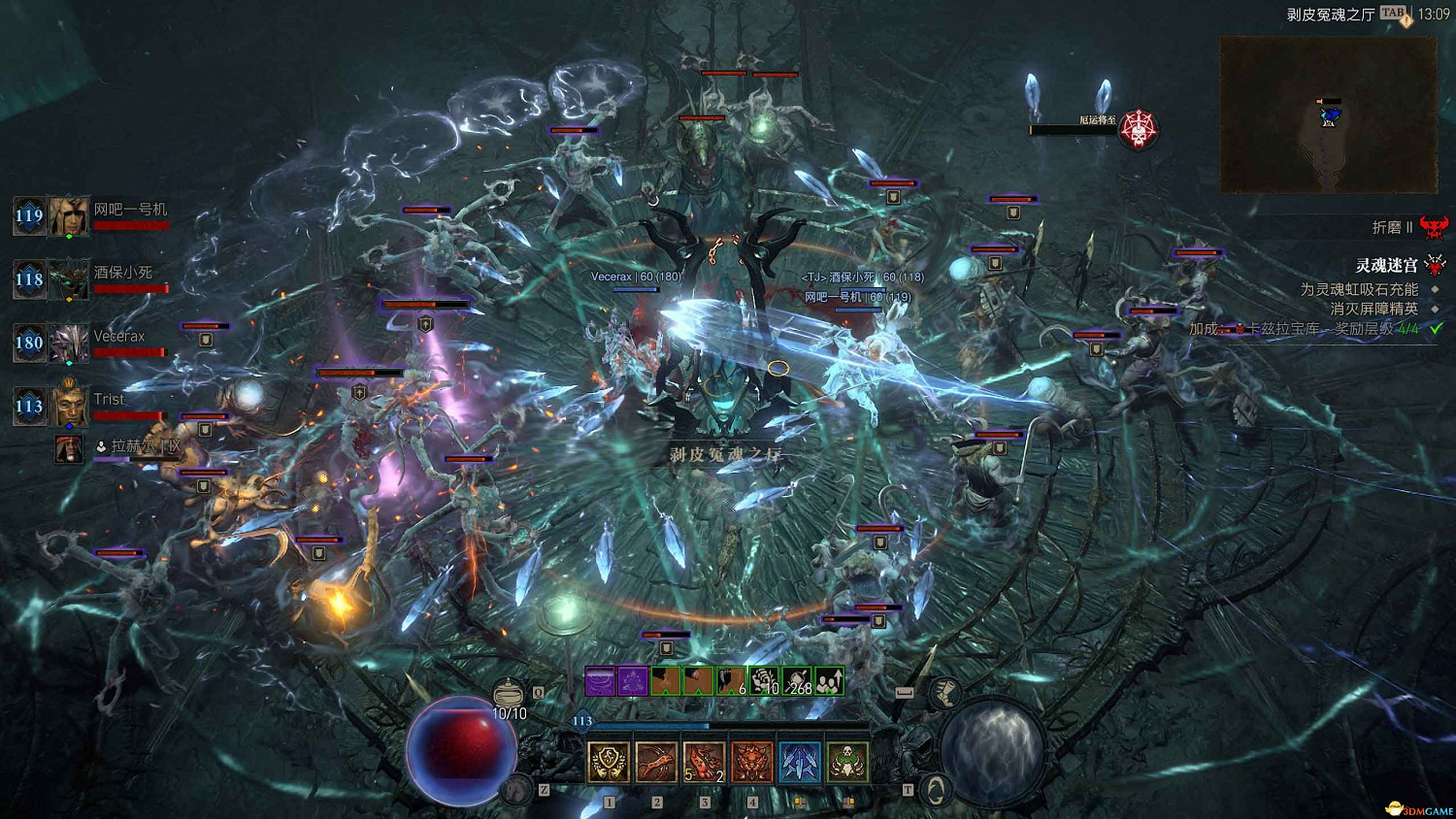
Task: Inspect the buff icon showing 268
Action: point(797,681)
